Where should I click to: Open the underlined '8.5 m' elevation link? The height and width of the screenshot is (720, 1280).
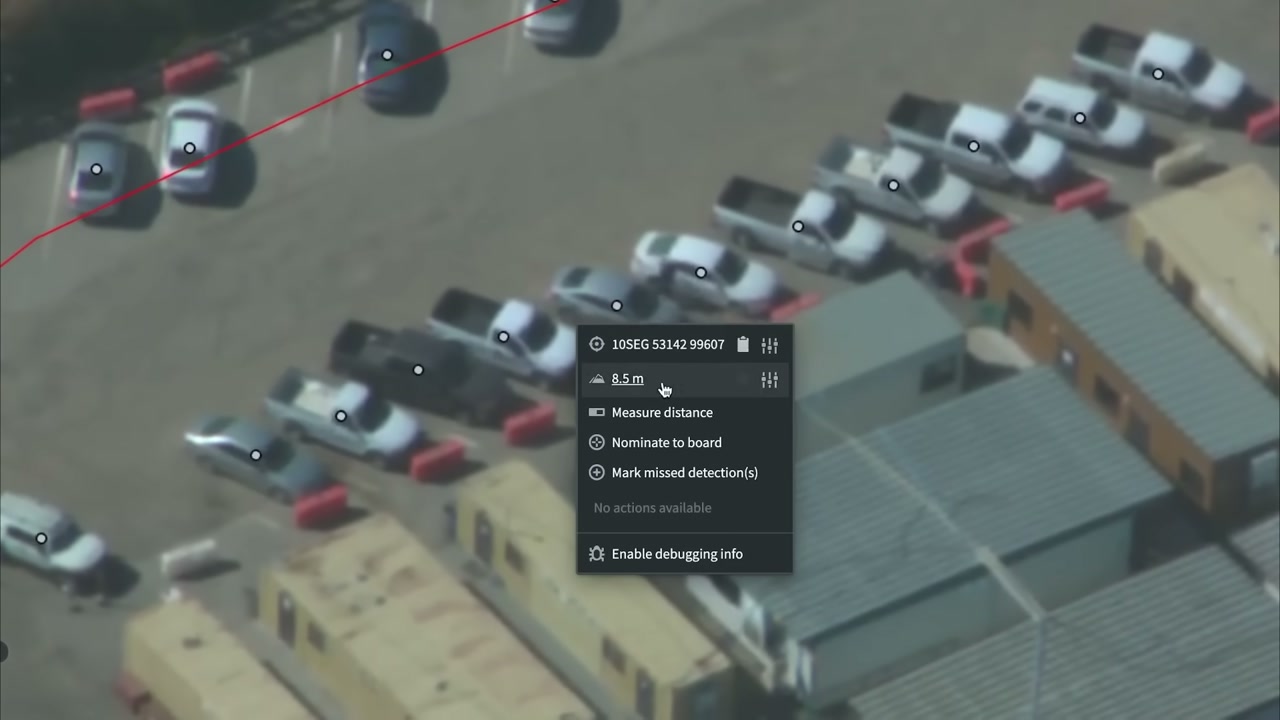(627, 378)
